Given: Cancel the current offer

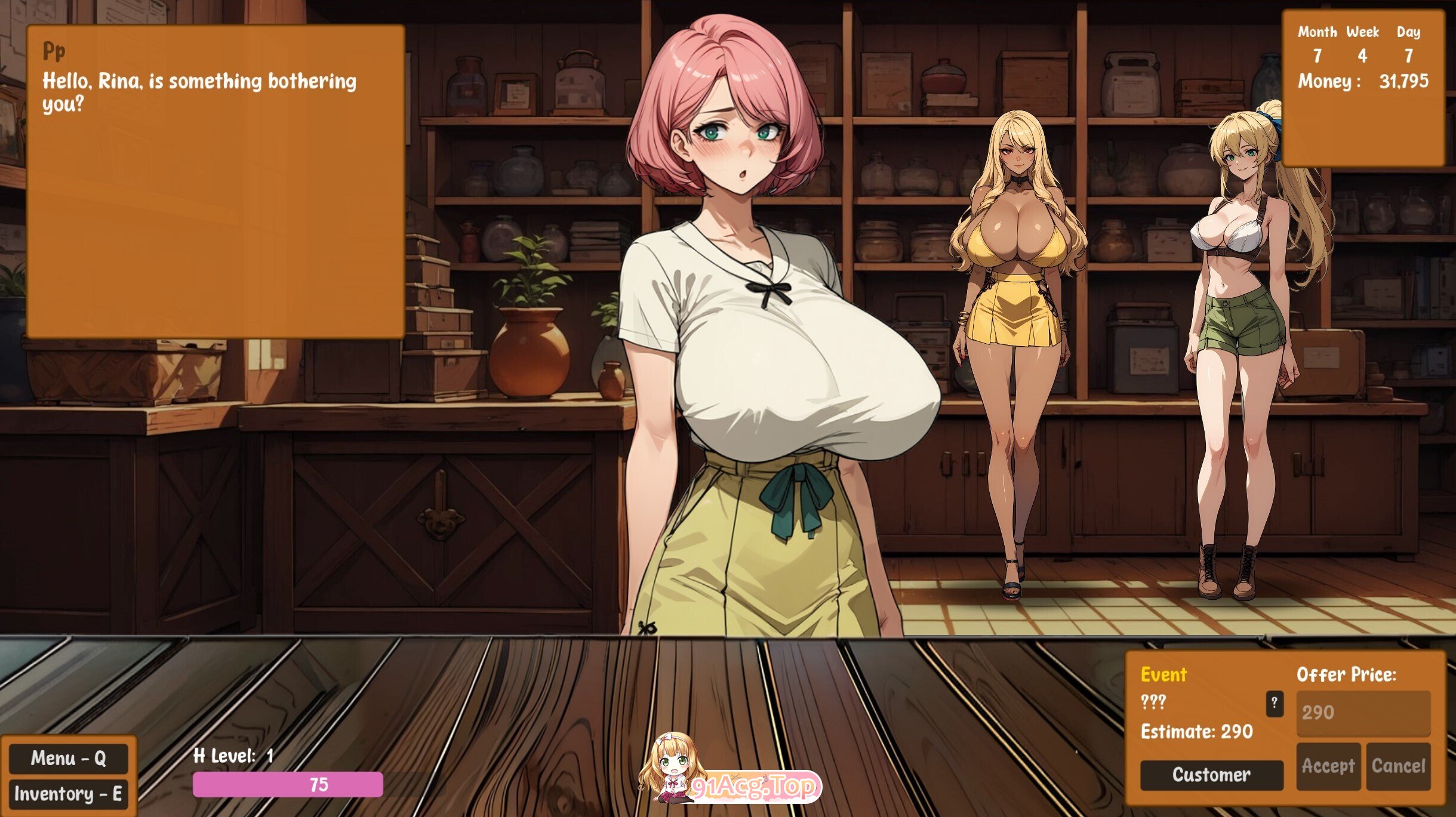Looking at the screenshot, I should tap(1398, 766).
